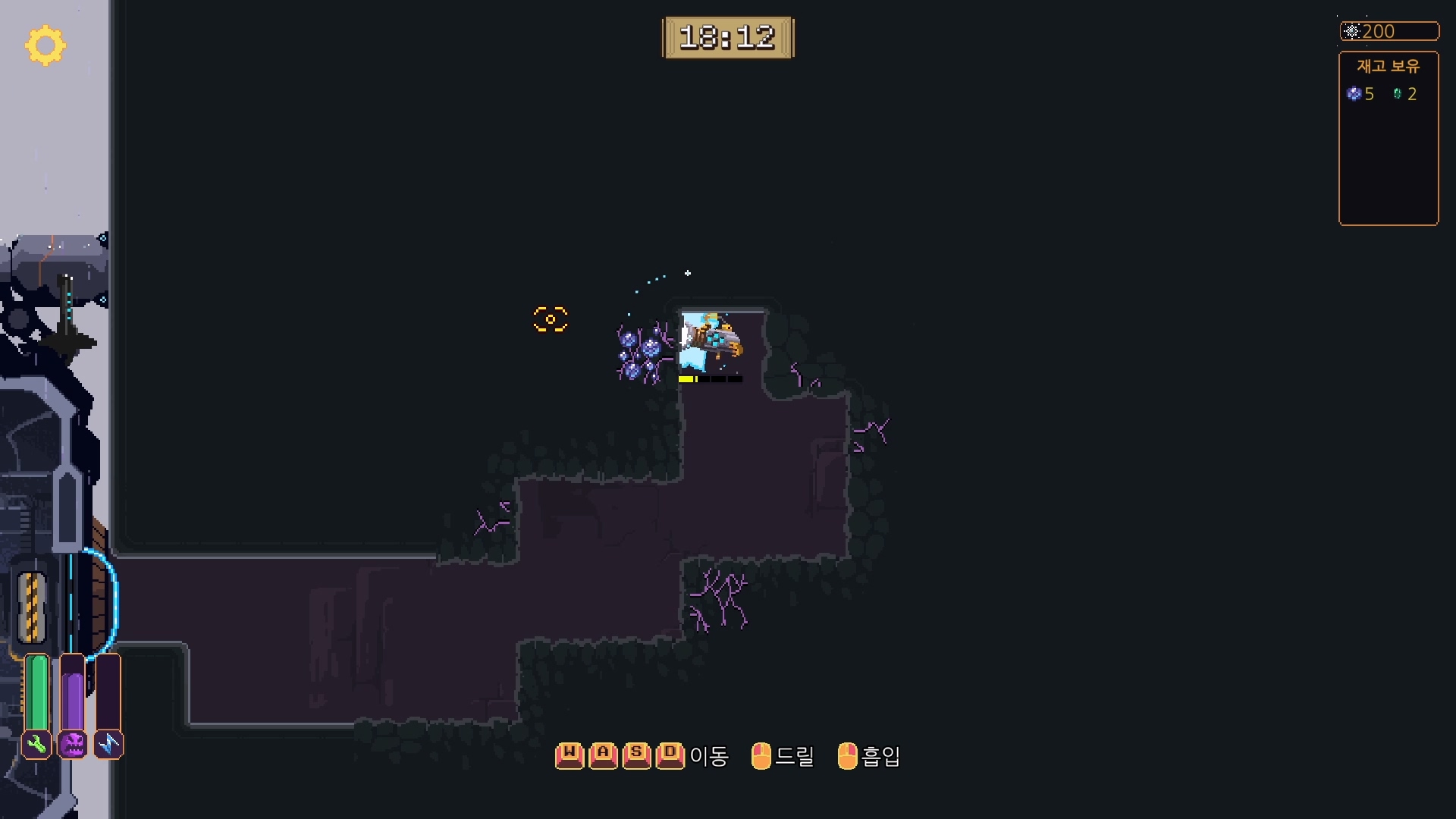This screenshot has width=1456, height=819.
Task: Click the blue lightning bolt icon
Action: coord(108,745)
